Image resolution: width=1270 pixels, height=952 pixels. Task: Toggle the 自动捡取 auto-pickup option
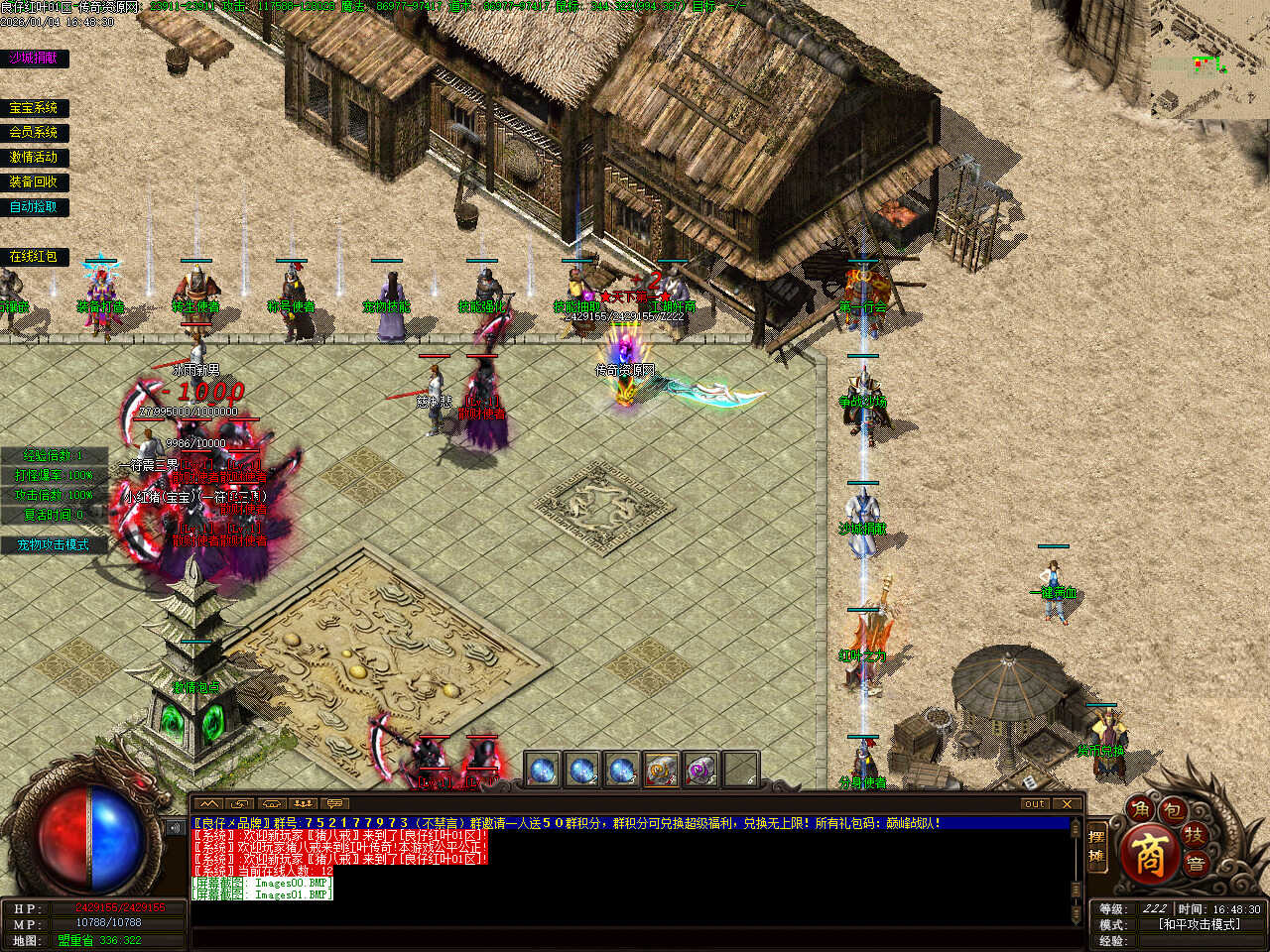coord(34,207)
